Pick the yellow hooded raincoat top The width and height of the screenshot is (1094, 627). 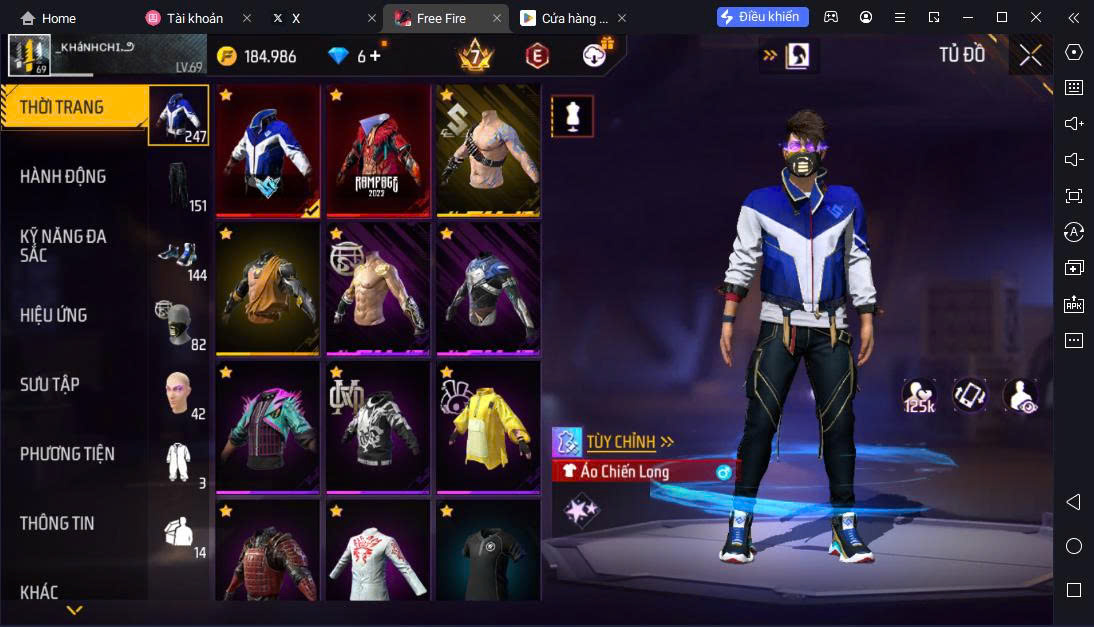coord(488,427)
